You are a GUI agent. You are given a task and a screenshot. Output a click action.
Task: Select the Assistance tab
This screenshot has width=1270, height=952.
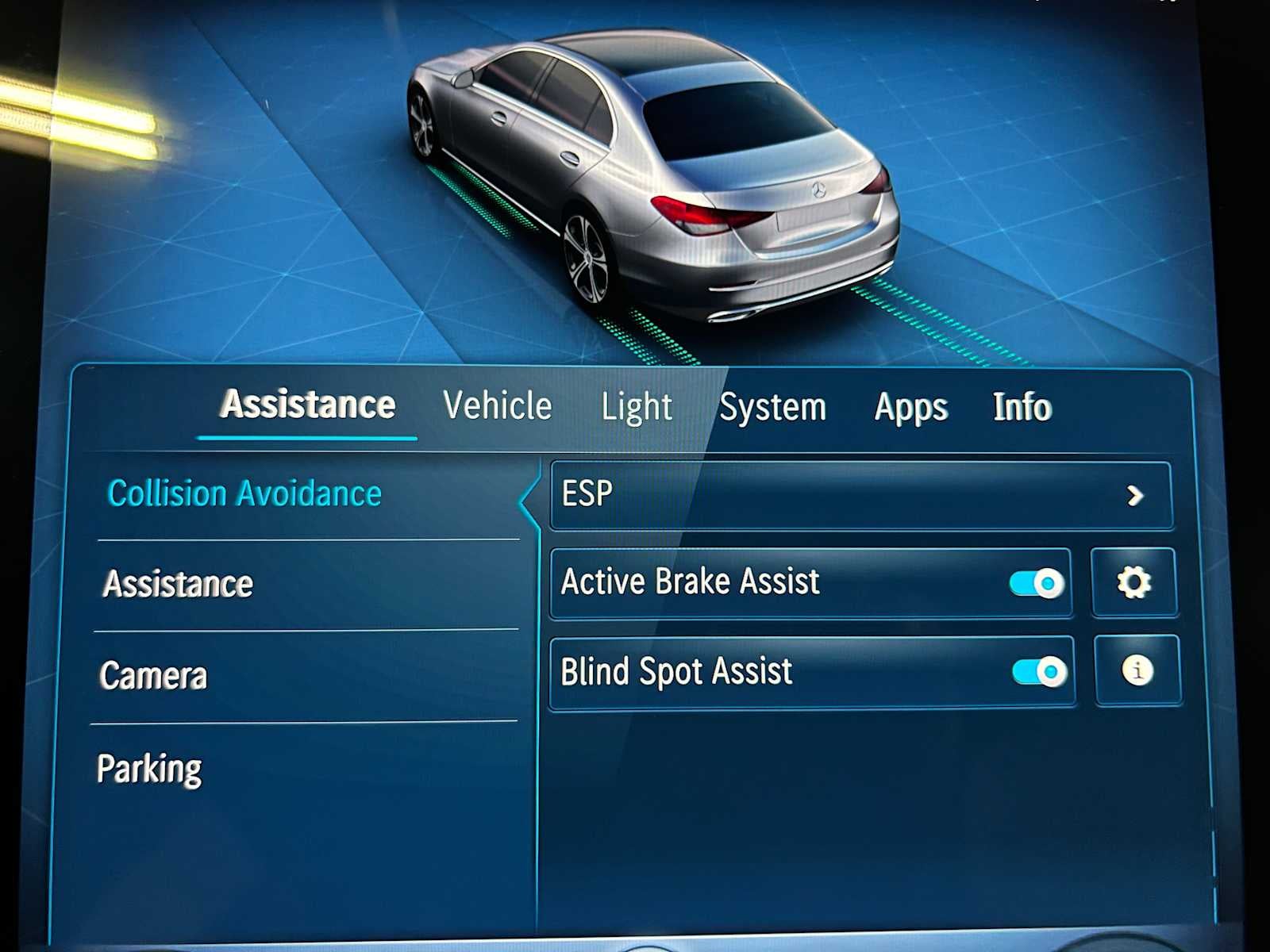coord(308,405)
